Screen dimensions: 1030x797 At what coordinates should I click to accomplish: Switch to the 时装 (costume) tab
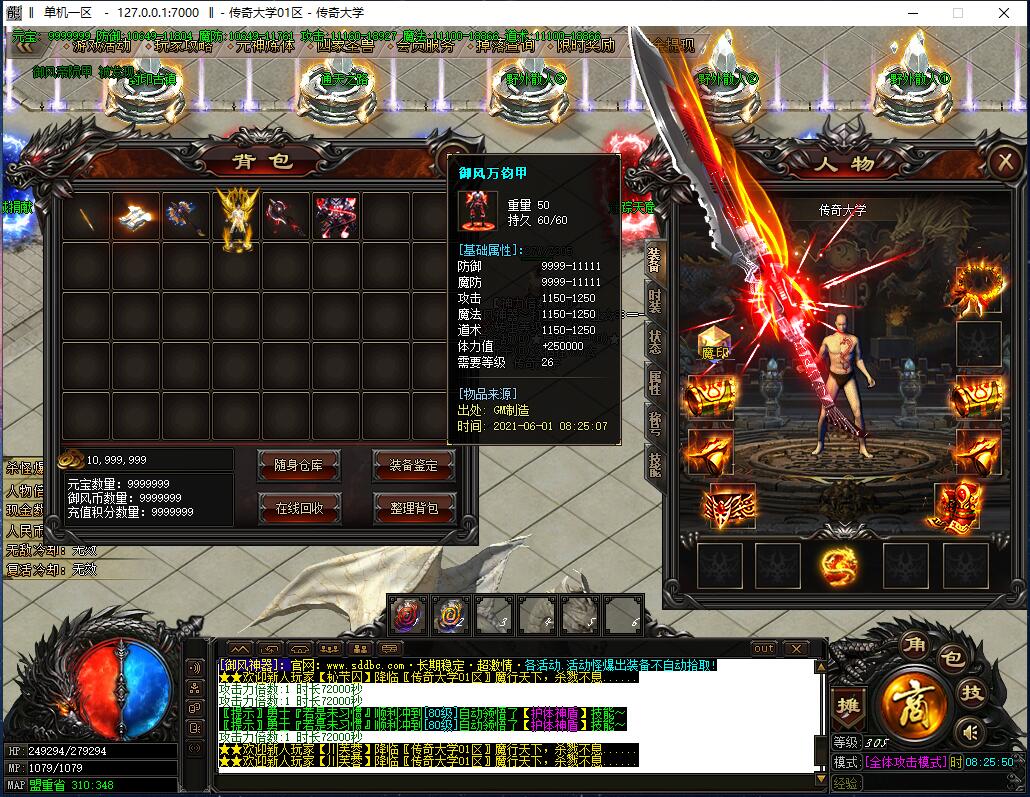(x=654, y=298)
